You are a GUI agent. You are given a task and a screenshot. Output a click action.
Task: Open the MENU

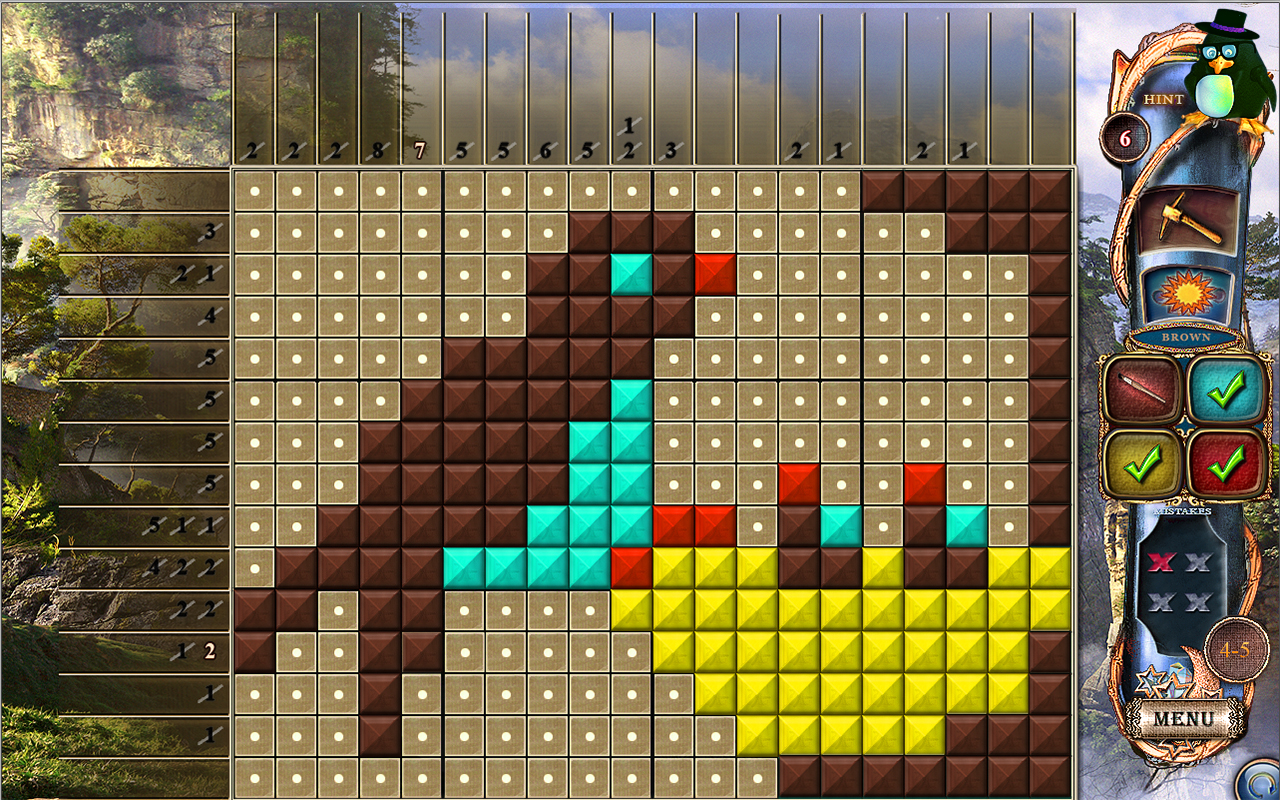point(1184,715)
